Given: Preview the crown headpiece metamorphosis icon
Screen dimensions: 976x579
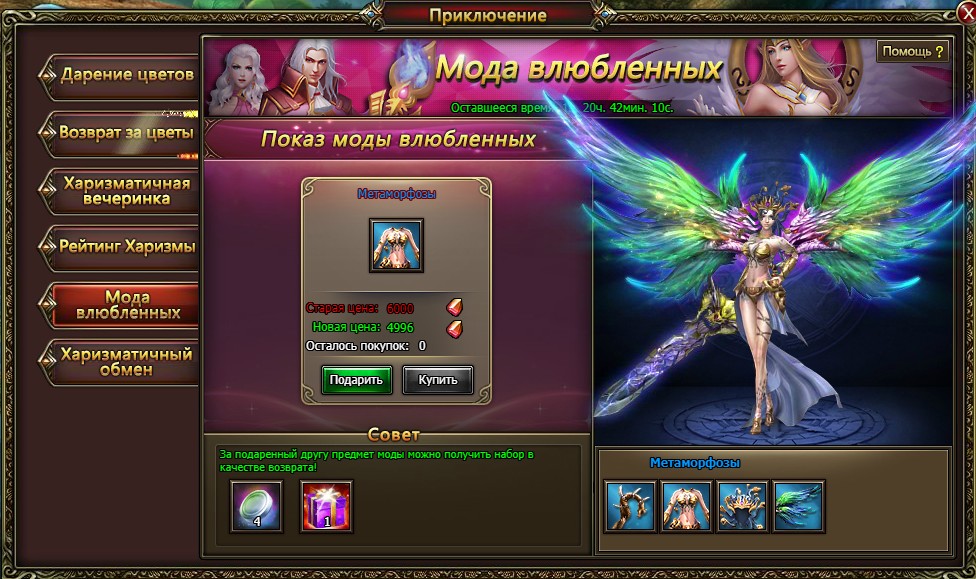Looking at the screenshot, I should click(x=743, y=506).
